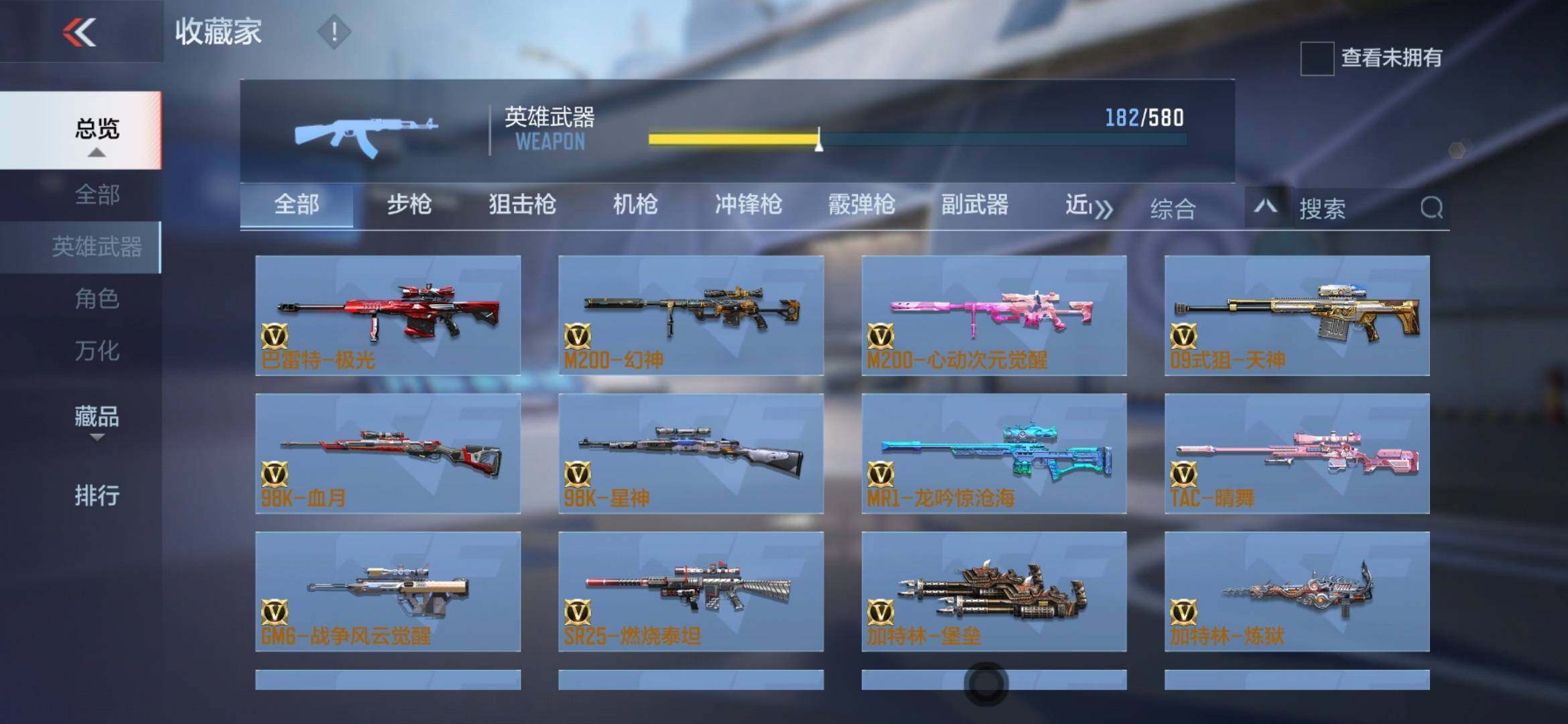Switch to the 步枪 weapon tab
This screenshot has width=1568, height=724.
[x=409, y=205]
